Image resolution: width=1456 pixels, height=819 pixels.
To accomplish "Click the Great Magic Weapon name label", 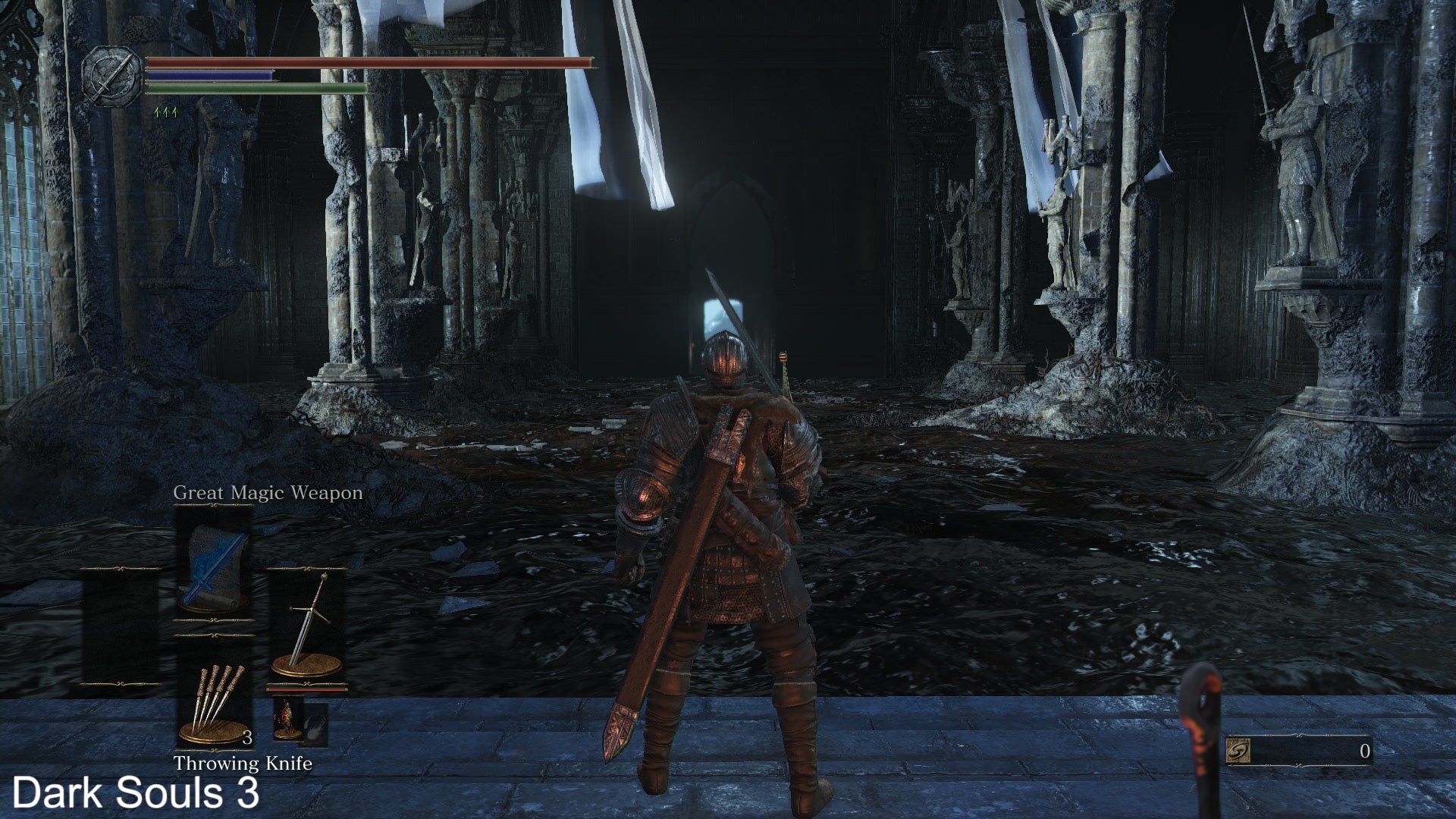I will point(268,492).
